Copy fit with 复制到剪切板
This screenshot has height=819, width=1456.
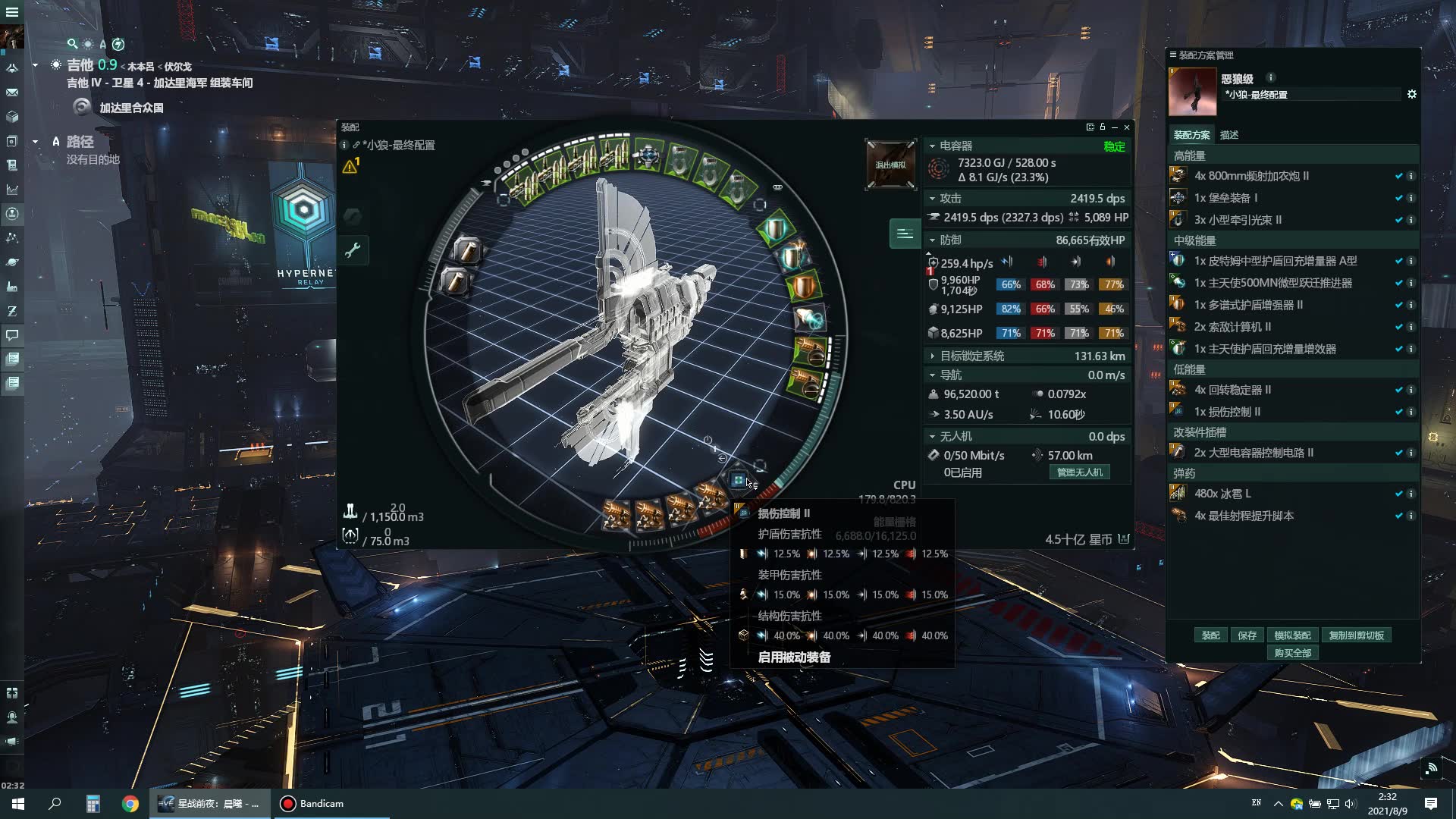[1356, 635]
